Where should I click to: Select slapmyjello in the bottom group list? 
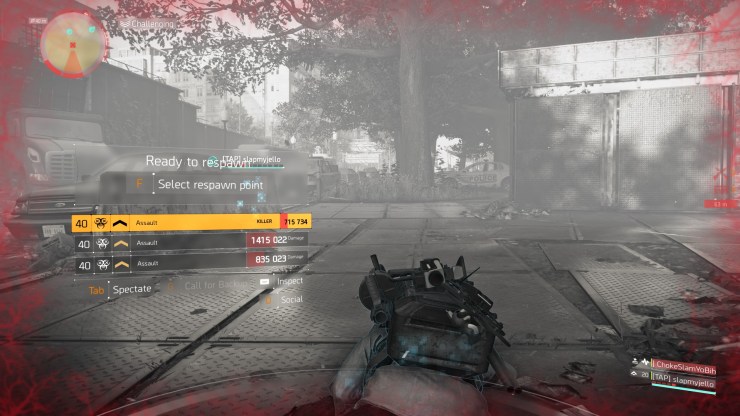tap(686, 377)
